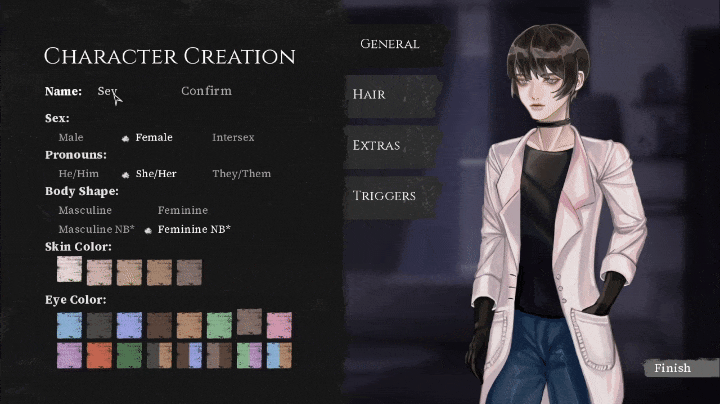Select Feminine body shape
This screenshot has height=404, width=720.
(x=183, y=211)
